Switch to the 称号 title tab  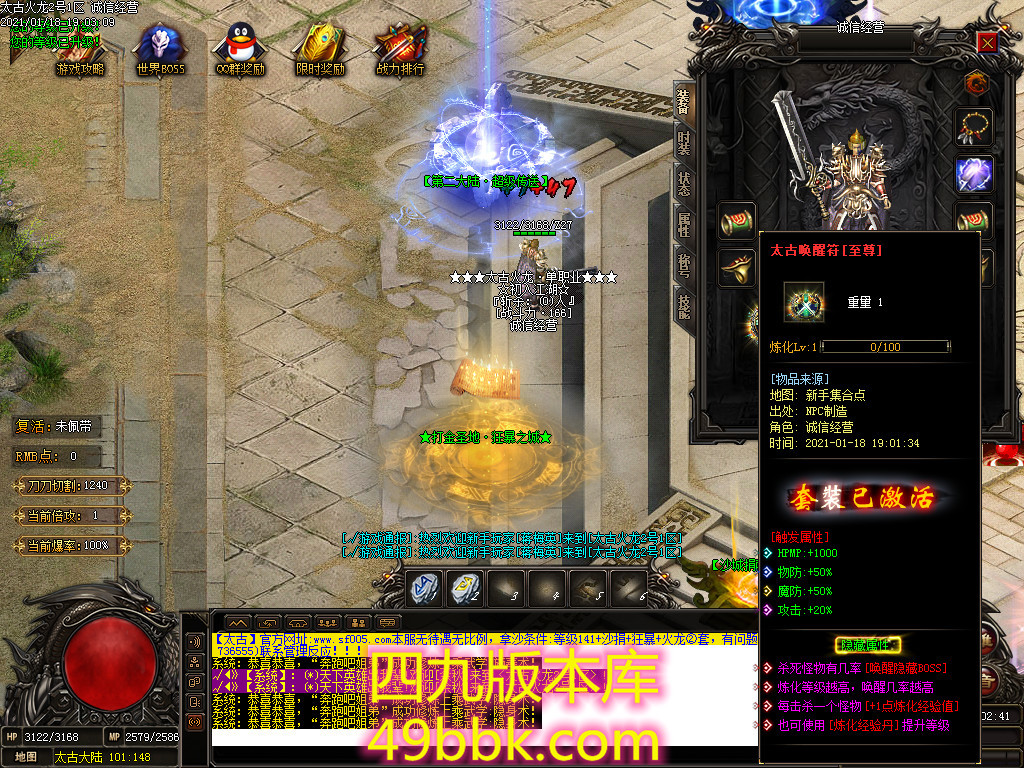pyautogui.click(x=684, y=265)
